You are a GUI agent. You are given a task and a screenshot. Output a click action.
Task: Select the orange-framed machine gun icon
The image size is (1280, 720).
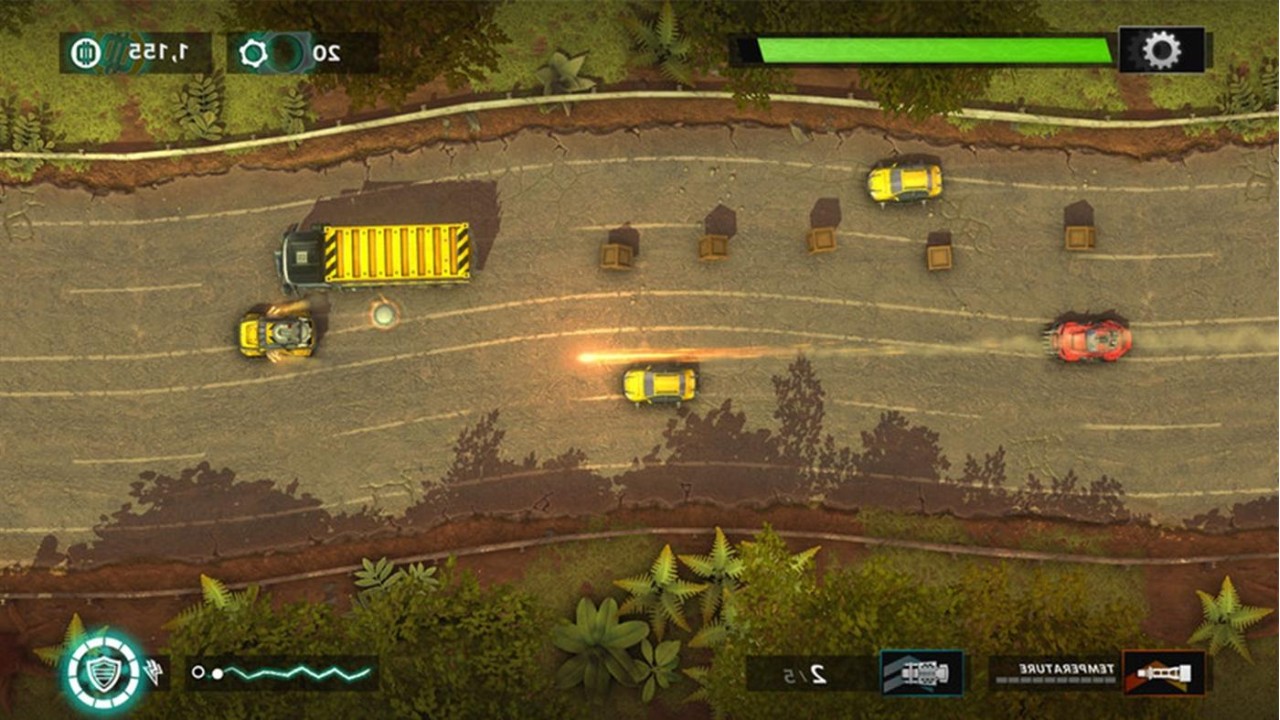click(1163, 672)
